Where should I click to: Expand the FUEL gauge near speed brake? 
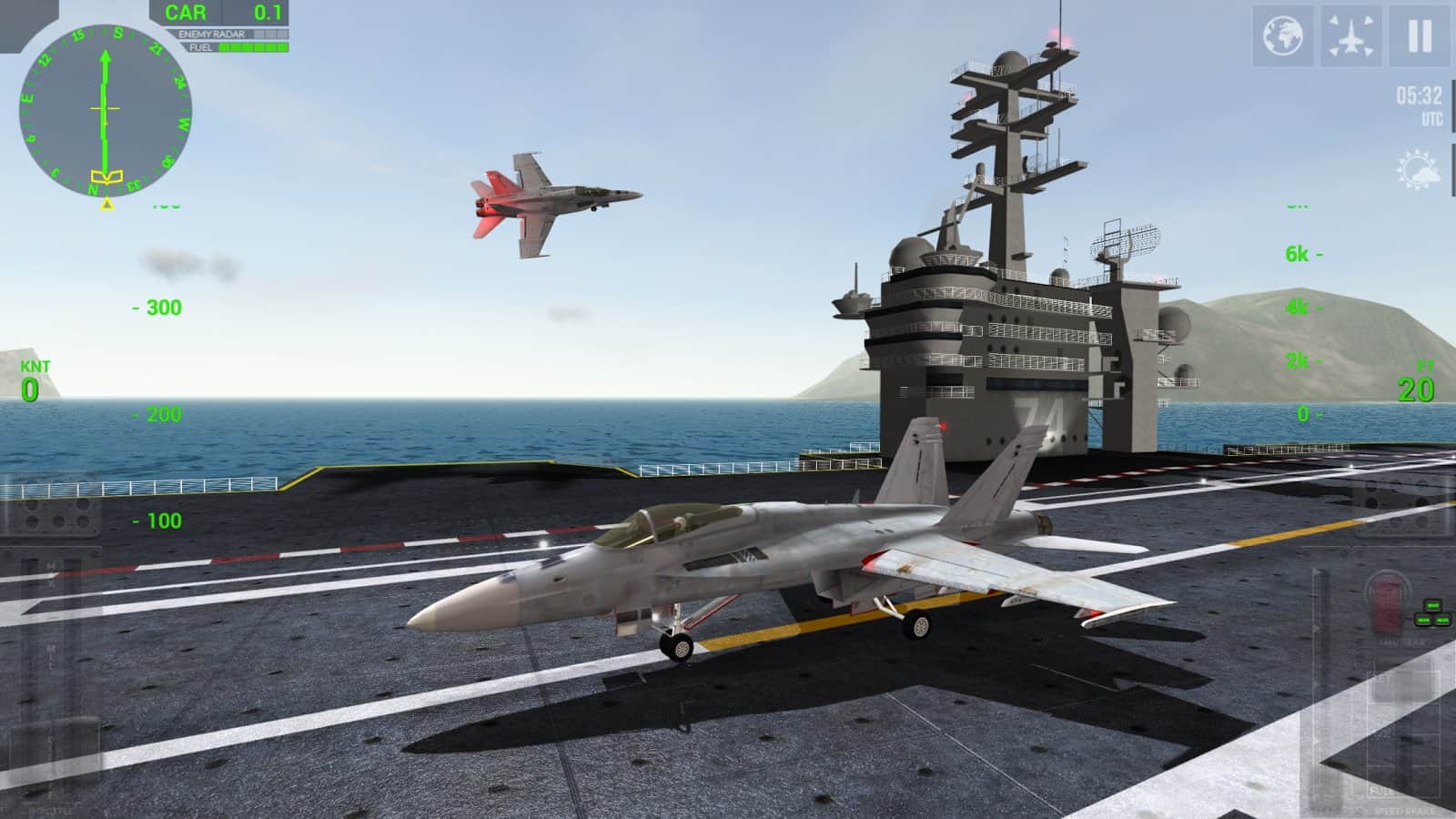click(x=1380, y=790)
